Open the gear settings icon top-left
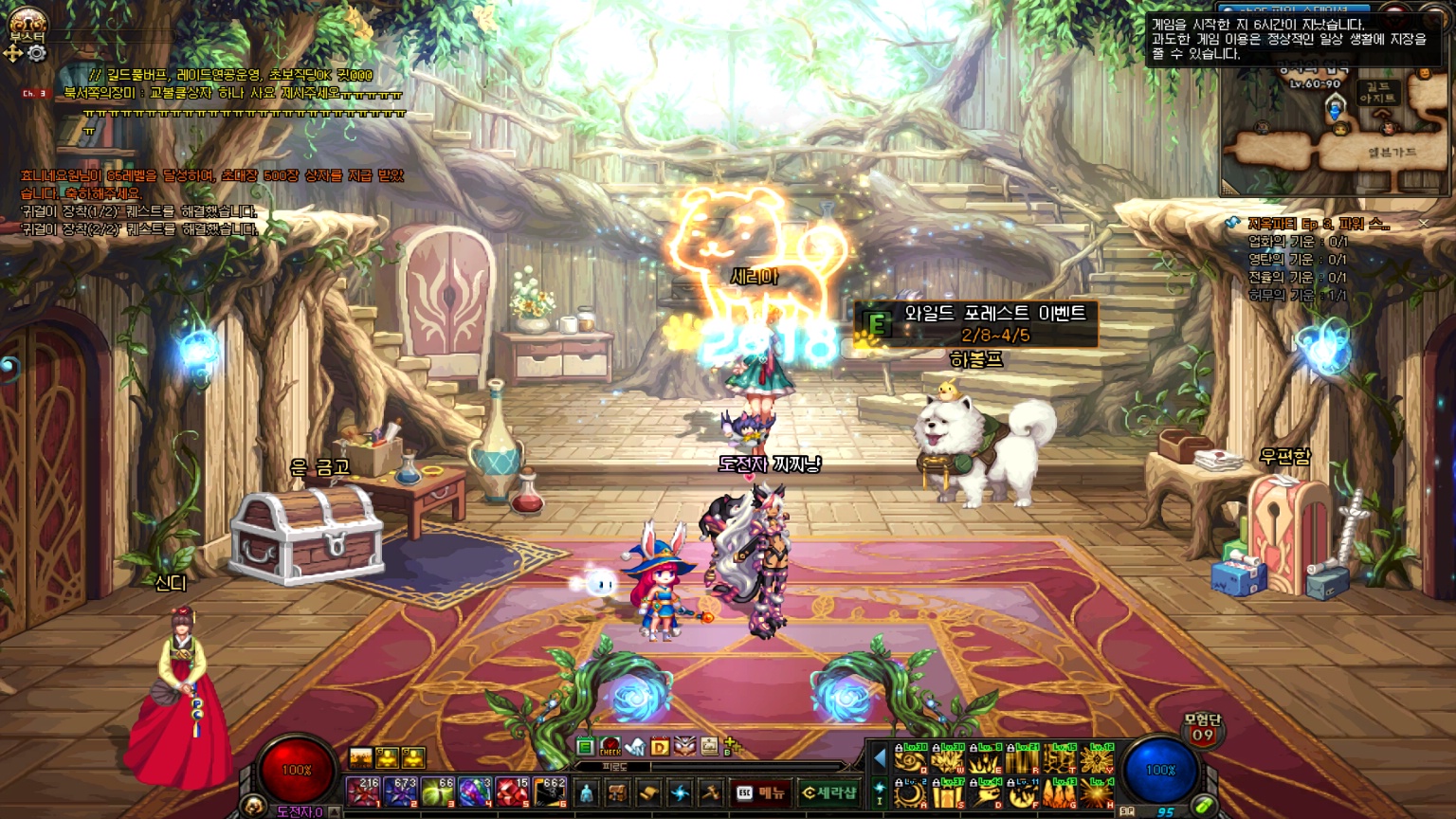This screenshot has height=819, width=1456. pyautogui.click(x=36, y=54)
